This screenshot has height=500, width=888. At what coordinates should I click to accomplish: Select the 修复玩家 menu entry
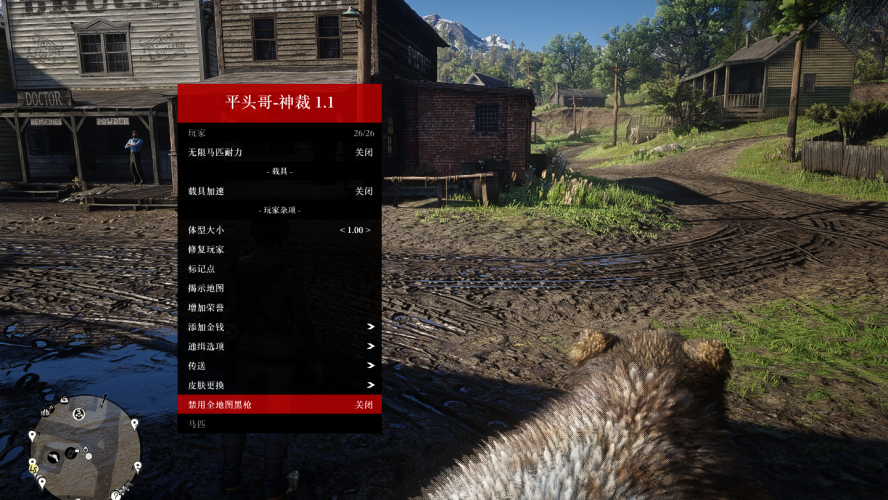pos(279,249)
